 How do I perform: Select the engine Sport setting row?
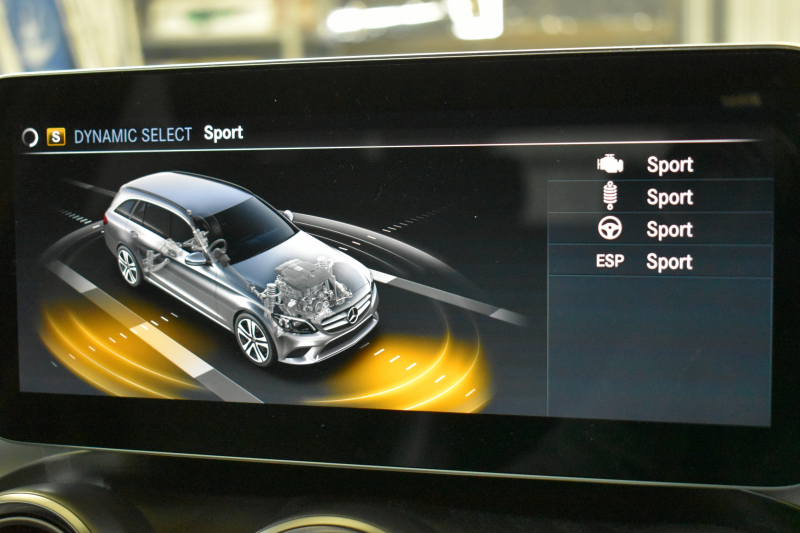point(660,165)
